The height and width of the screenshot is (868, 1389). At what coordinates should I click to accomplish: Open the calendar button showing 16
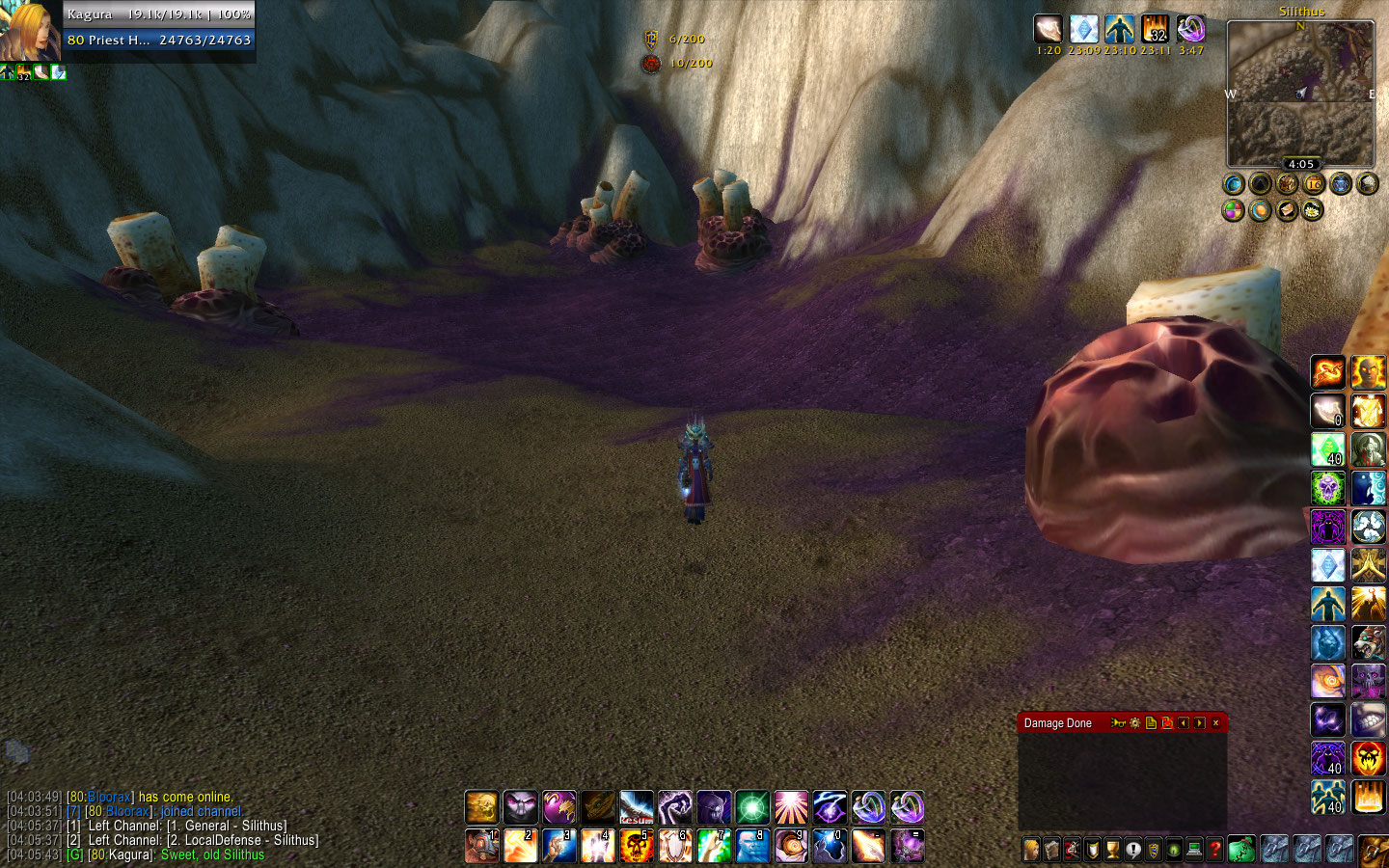tap(1314, 183)
